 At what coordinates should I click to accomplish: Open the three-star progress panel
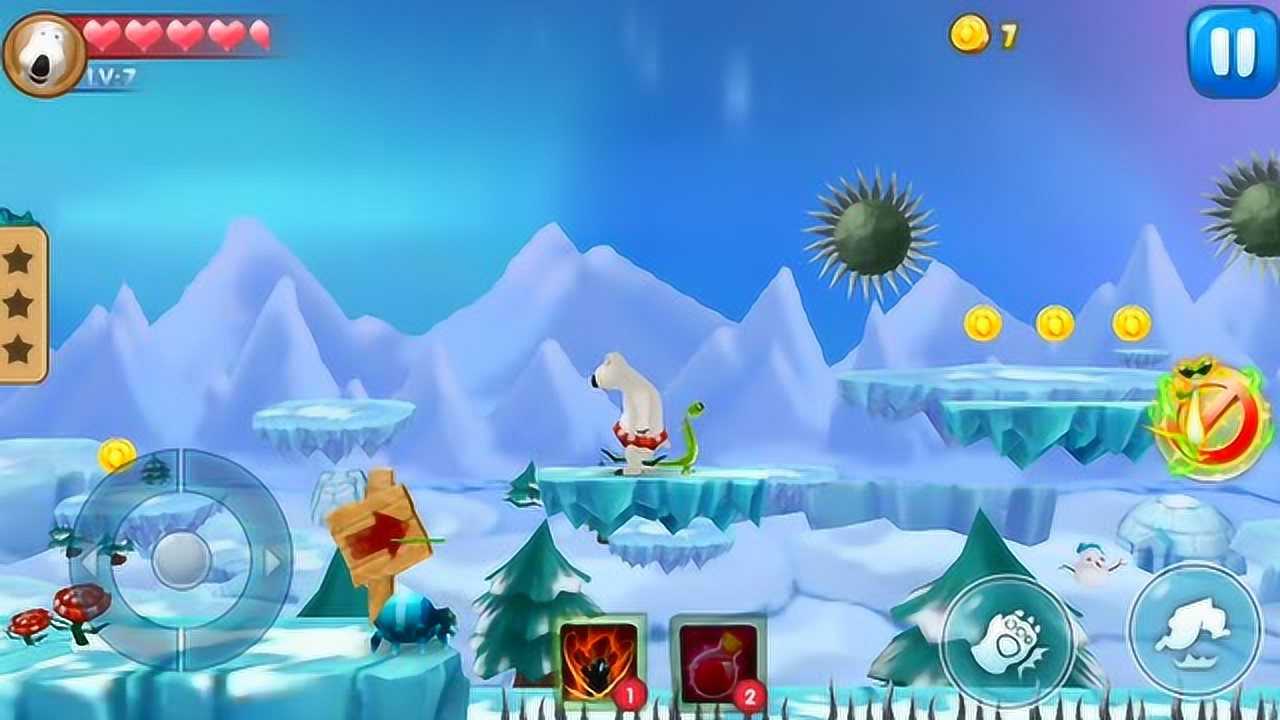[x=20, y=303]
